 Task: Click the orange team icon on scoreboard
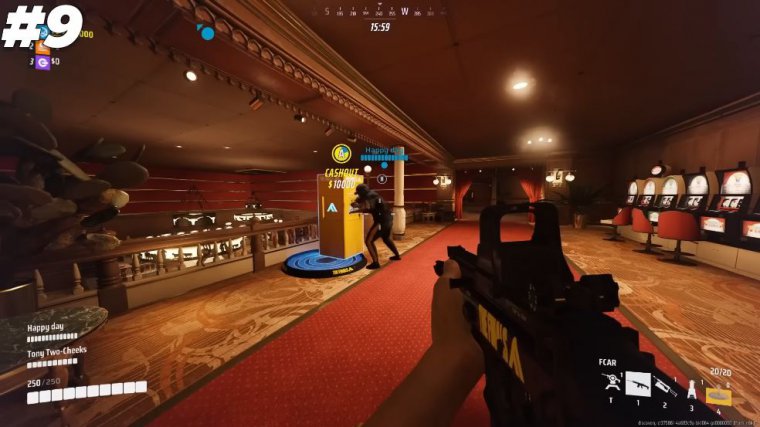42,46
